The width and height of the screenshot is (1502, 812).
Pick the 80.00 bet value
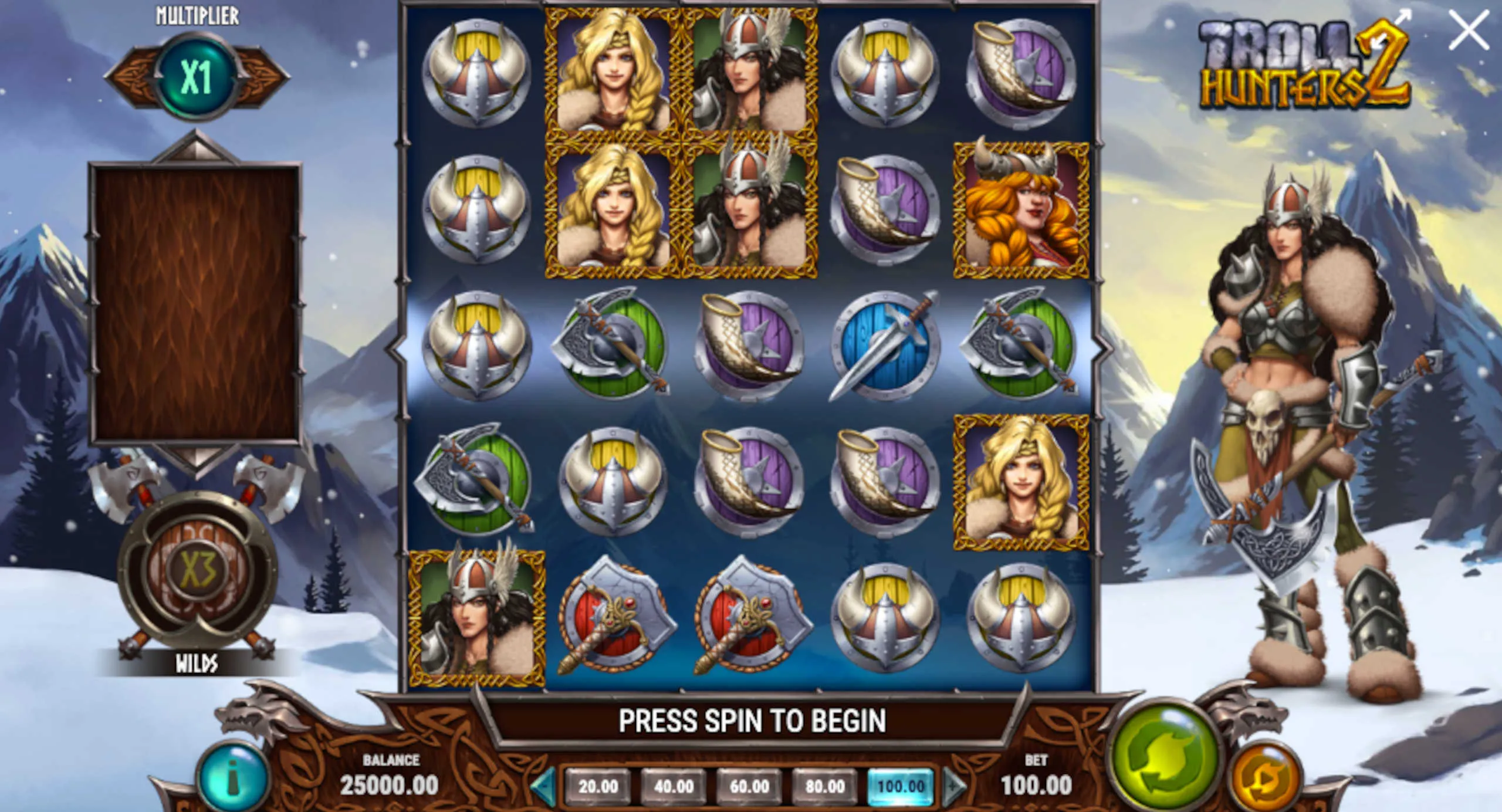point(825,786)
